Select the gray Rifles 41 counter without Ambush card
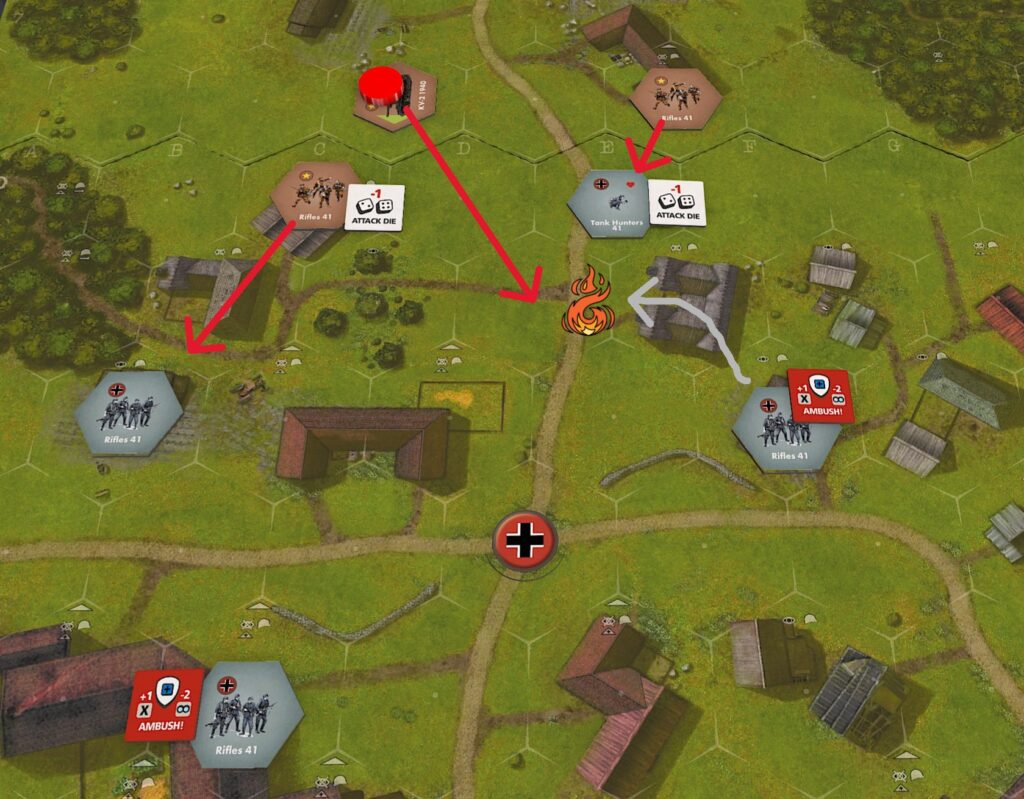The width and height of the screenshot is (1024, 799). click(x=130, y=413)
